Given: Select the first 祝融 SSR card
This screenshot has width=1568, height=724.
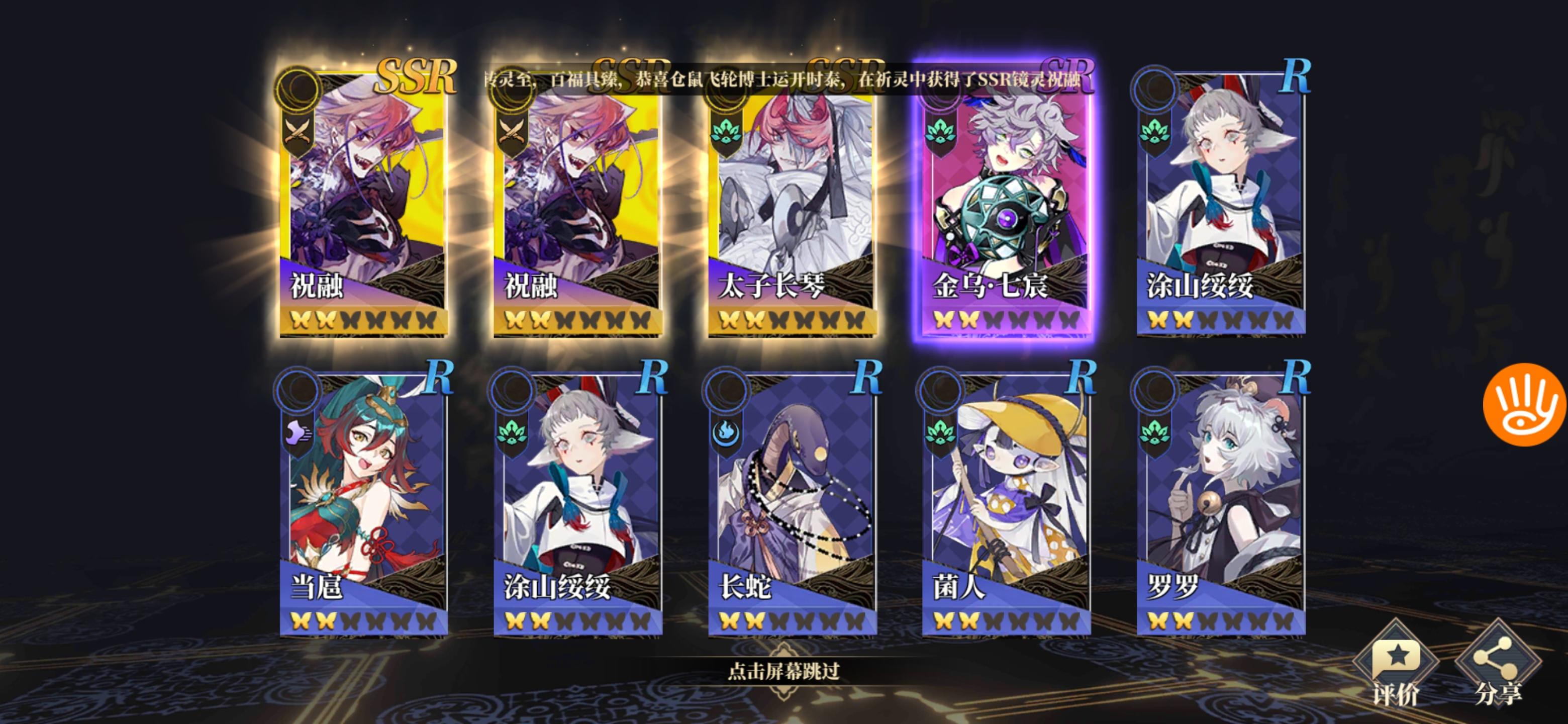Looking at the screenshot, I should [365, 213].
